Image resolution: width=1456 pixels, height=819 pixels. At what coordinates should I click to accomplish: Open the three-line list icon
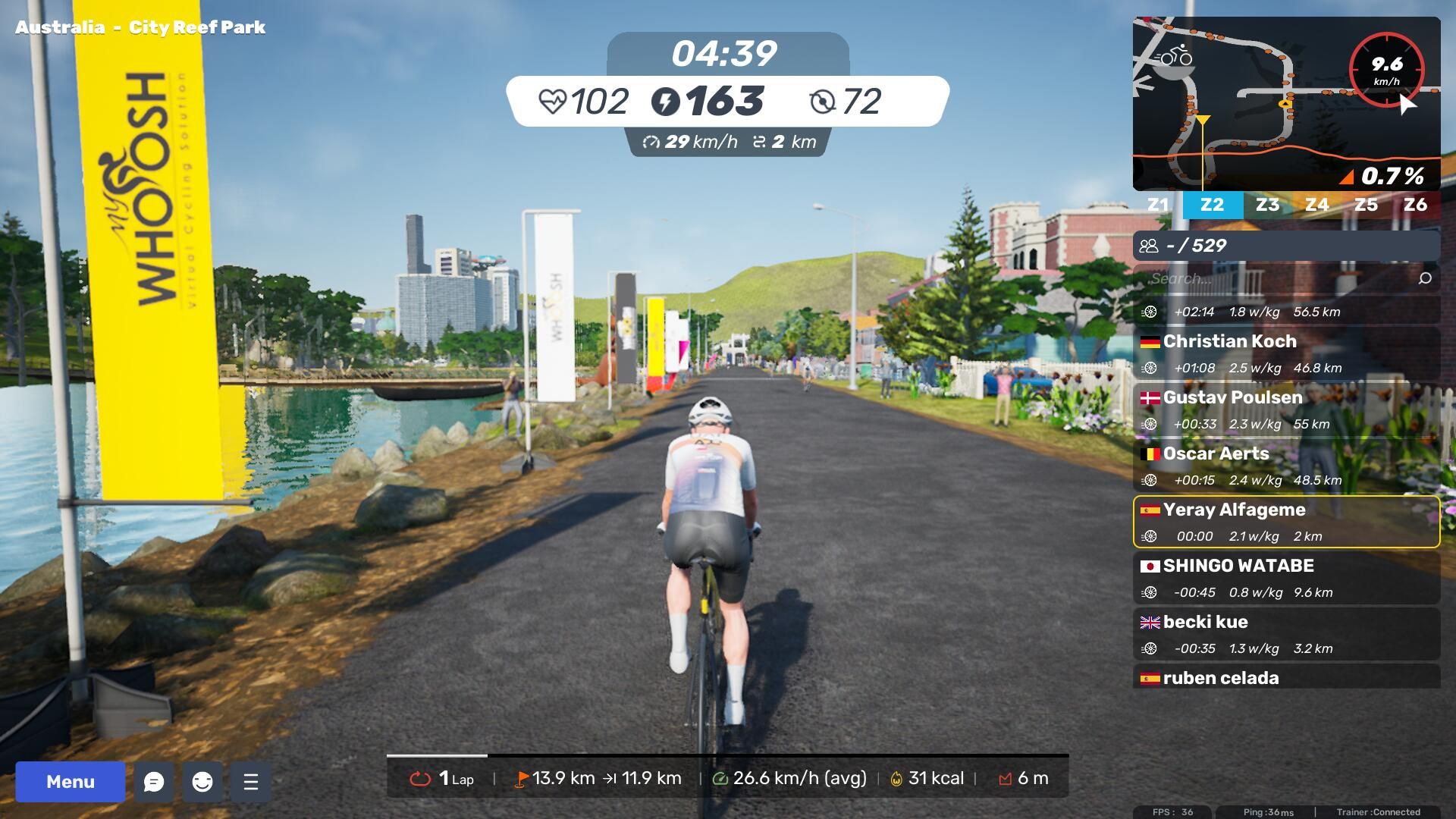[x=251, y=781]
